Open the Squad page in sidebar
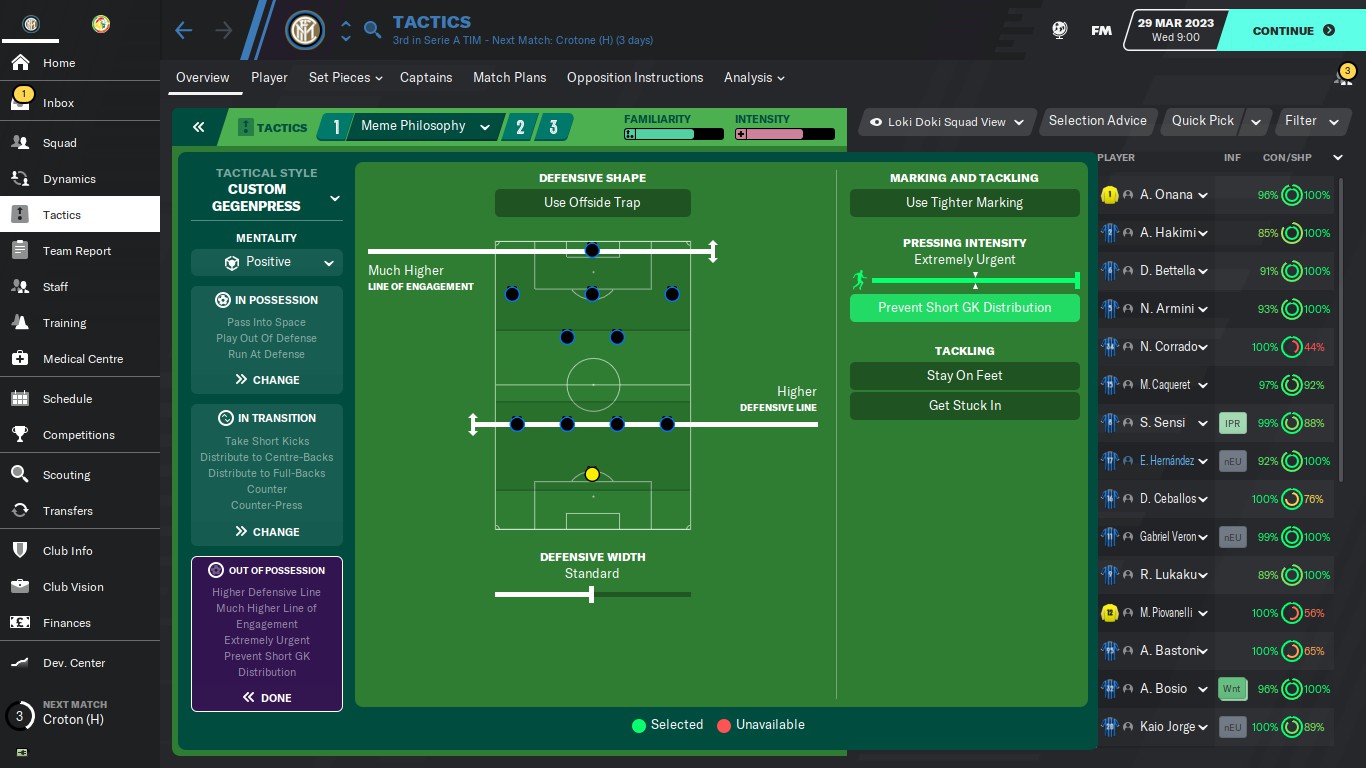The width and height of the screenshot is (1366, 768). click(x=60, y=143)
